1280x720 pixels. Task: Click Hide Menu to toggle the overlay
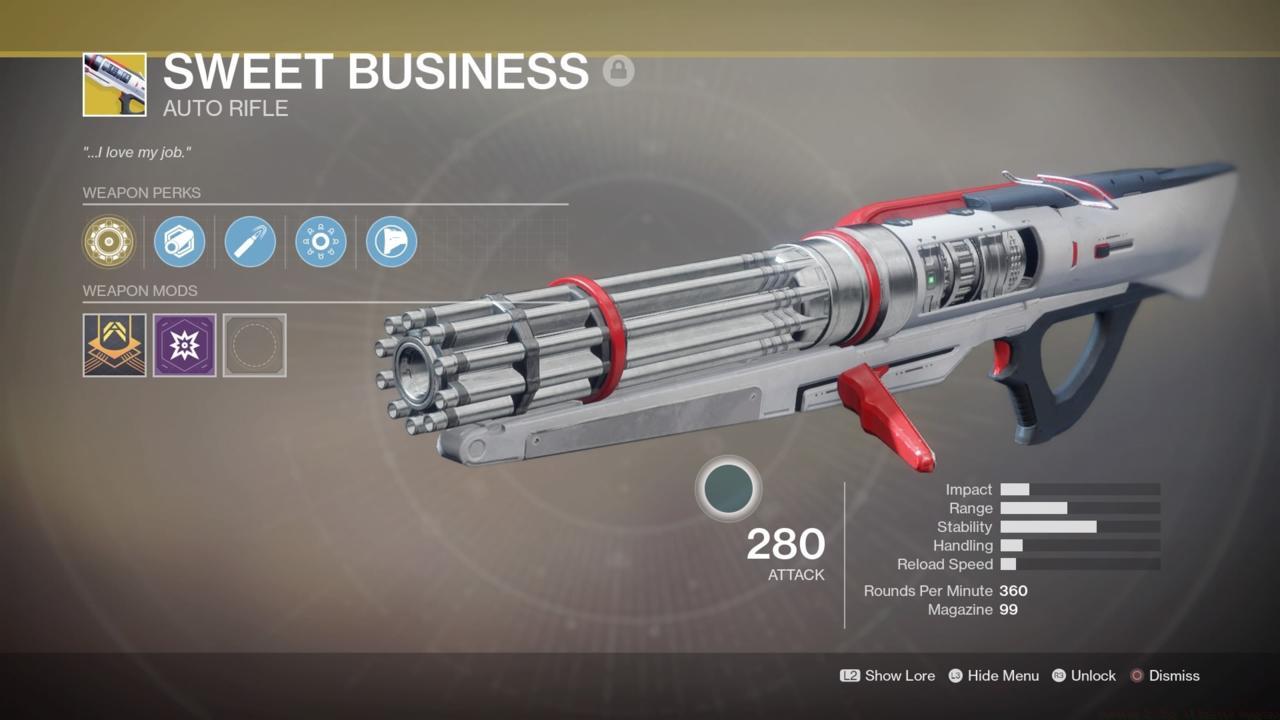pos(1003,675)
